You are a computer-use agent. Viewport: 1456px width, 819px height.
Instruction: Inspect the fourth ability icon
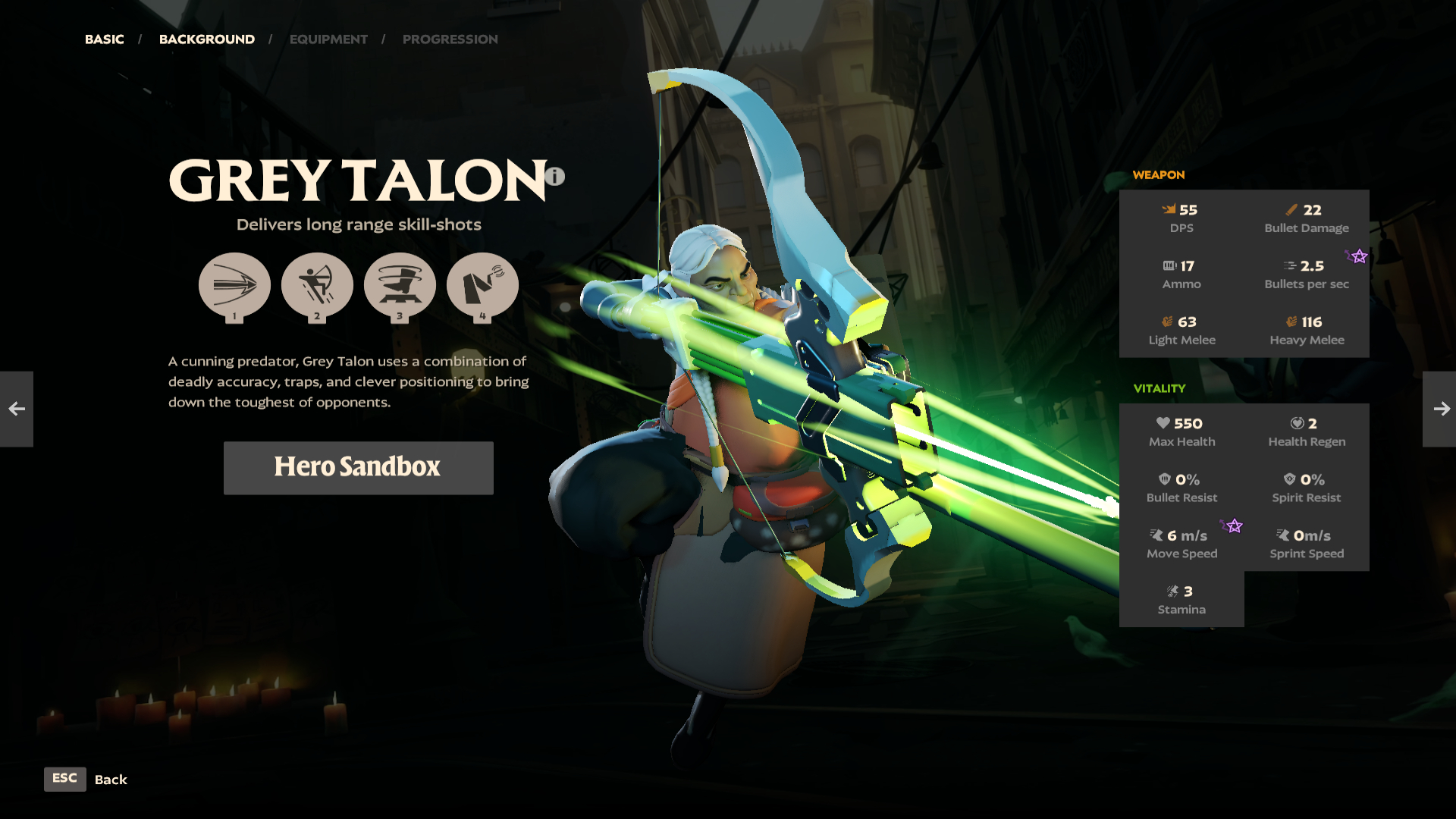pos(482,286)
